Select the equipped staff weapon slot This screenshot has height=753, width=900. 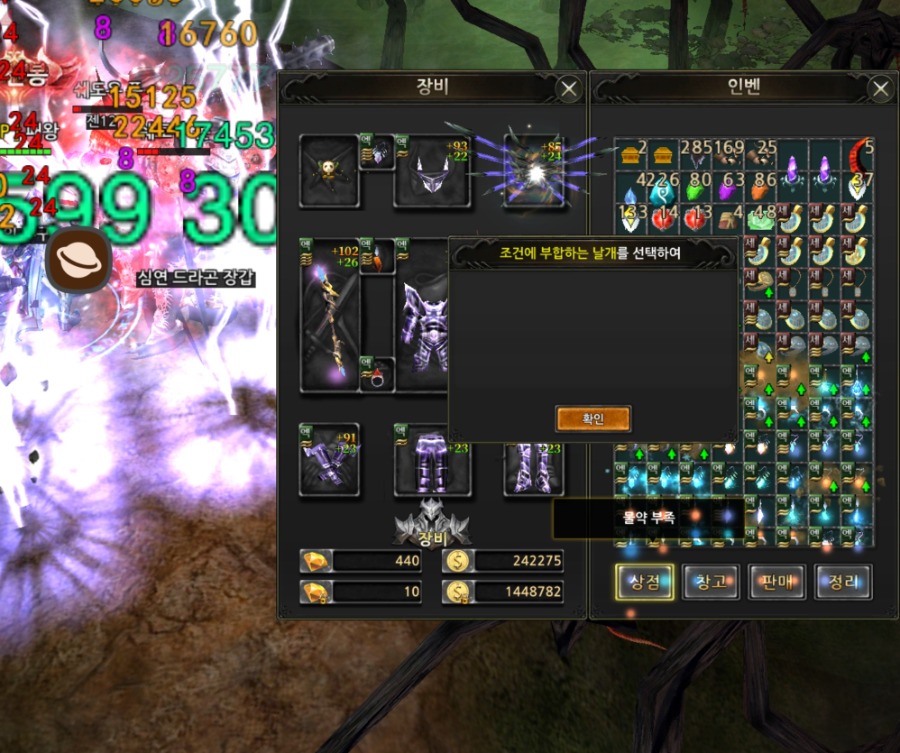329,315
